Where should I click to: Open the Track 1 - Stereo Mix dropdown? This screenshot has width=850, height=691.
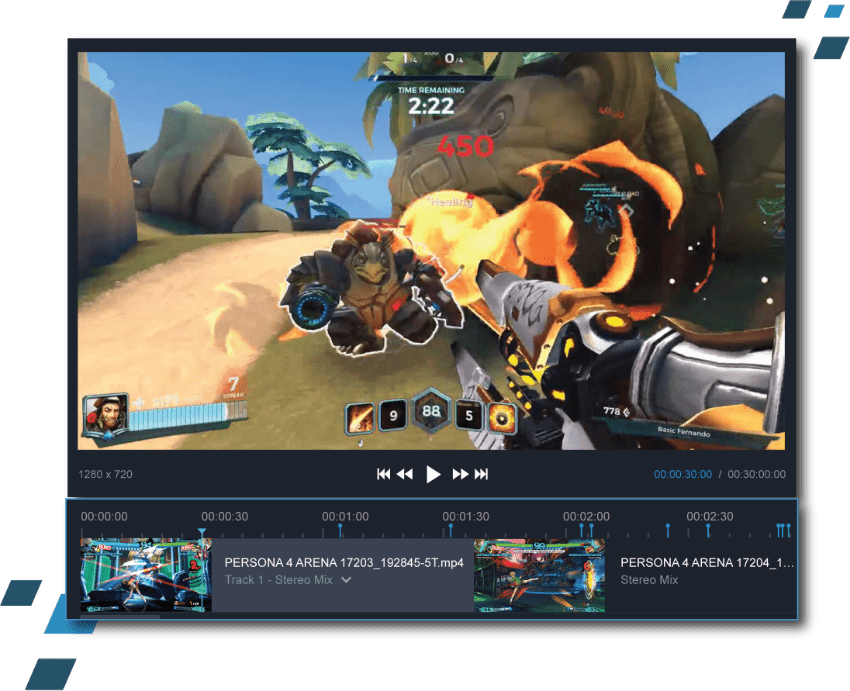(x=346, y=580)
